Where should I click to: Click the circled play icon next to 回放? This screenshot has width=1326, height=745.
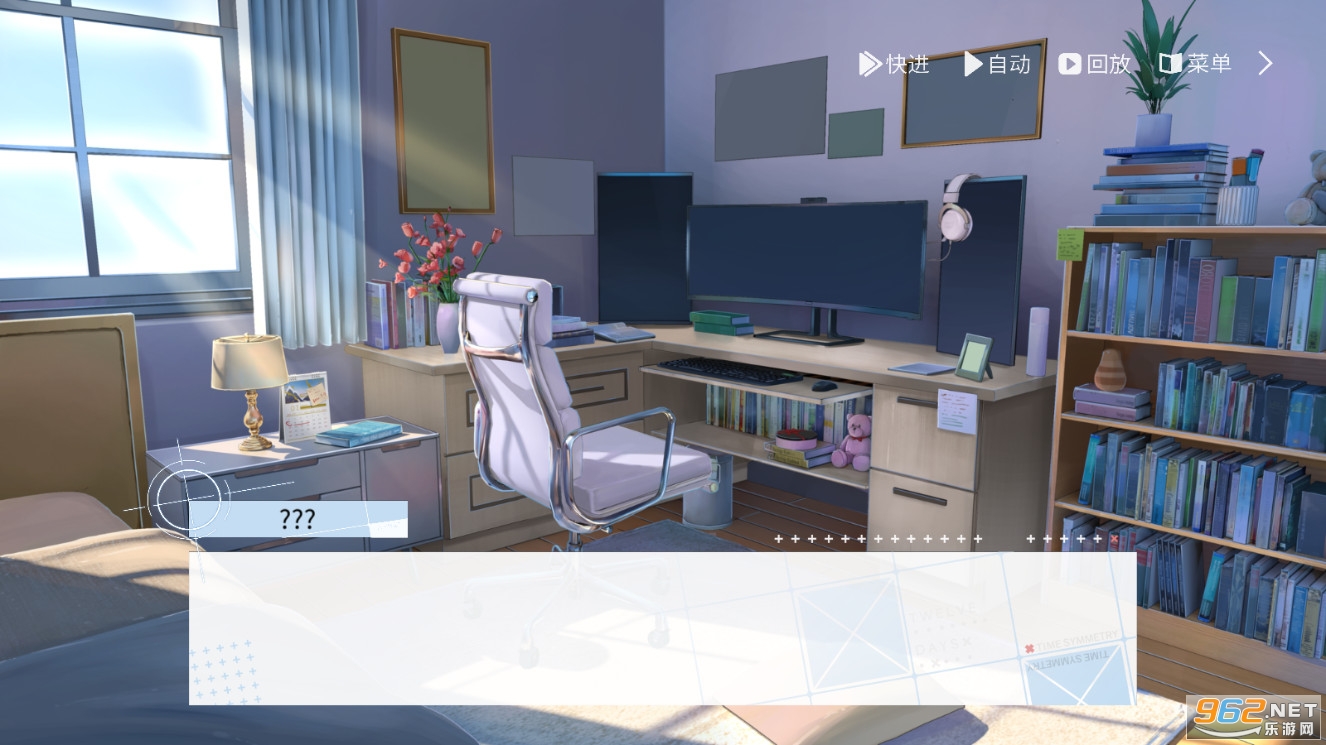pyautogui.click(x=1068, y=64)
